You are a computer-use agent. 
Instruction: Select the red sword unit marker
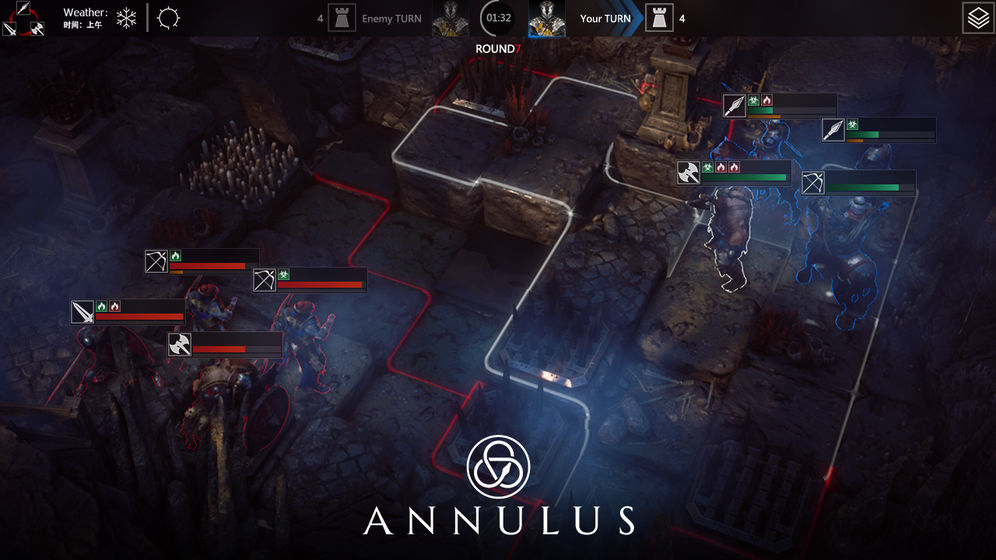[x=82, y=312]
